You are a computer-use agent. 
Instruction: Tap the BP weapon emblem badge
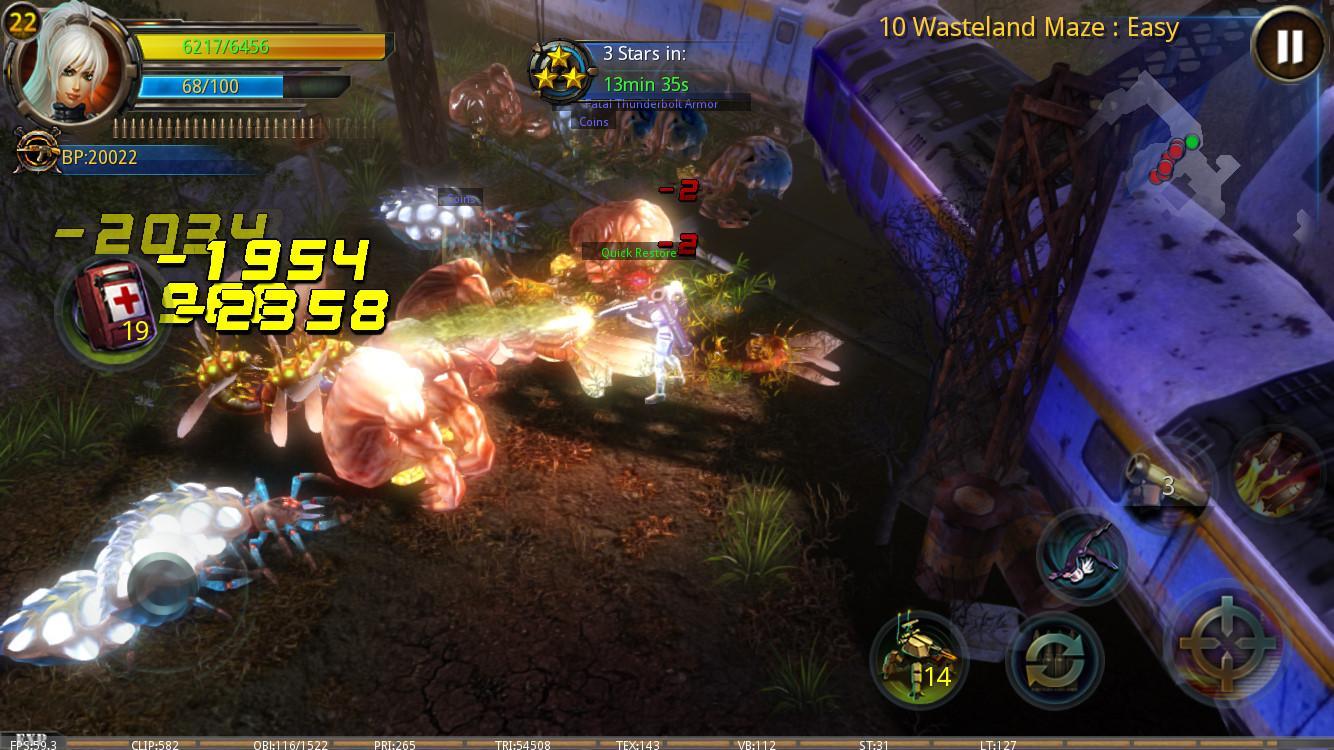38,152
